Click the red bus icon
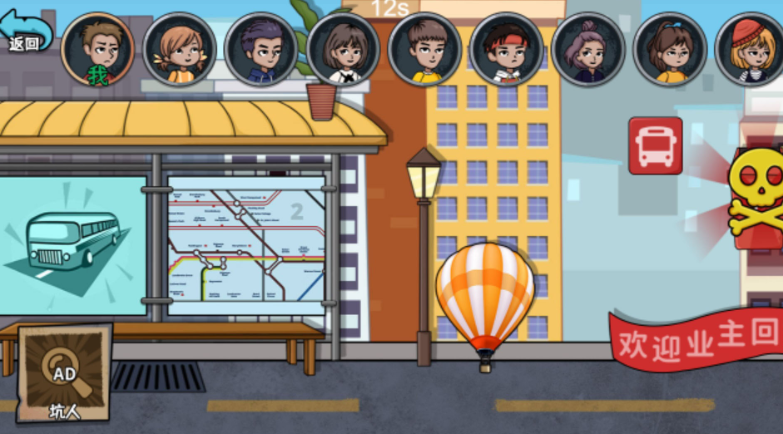783x434 pixels. (x=655, y=146)
